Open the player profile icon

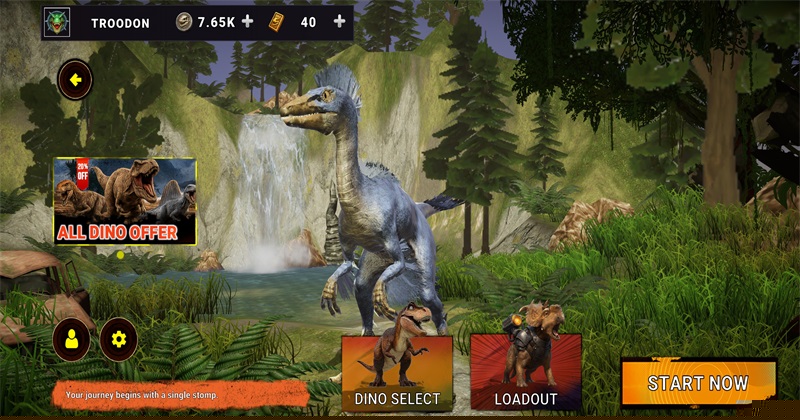tap(71, 340)
